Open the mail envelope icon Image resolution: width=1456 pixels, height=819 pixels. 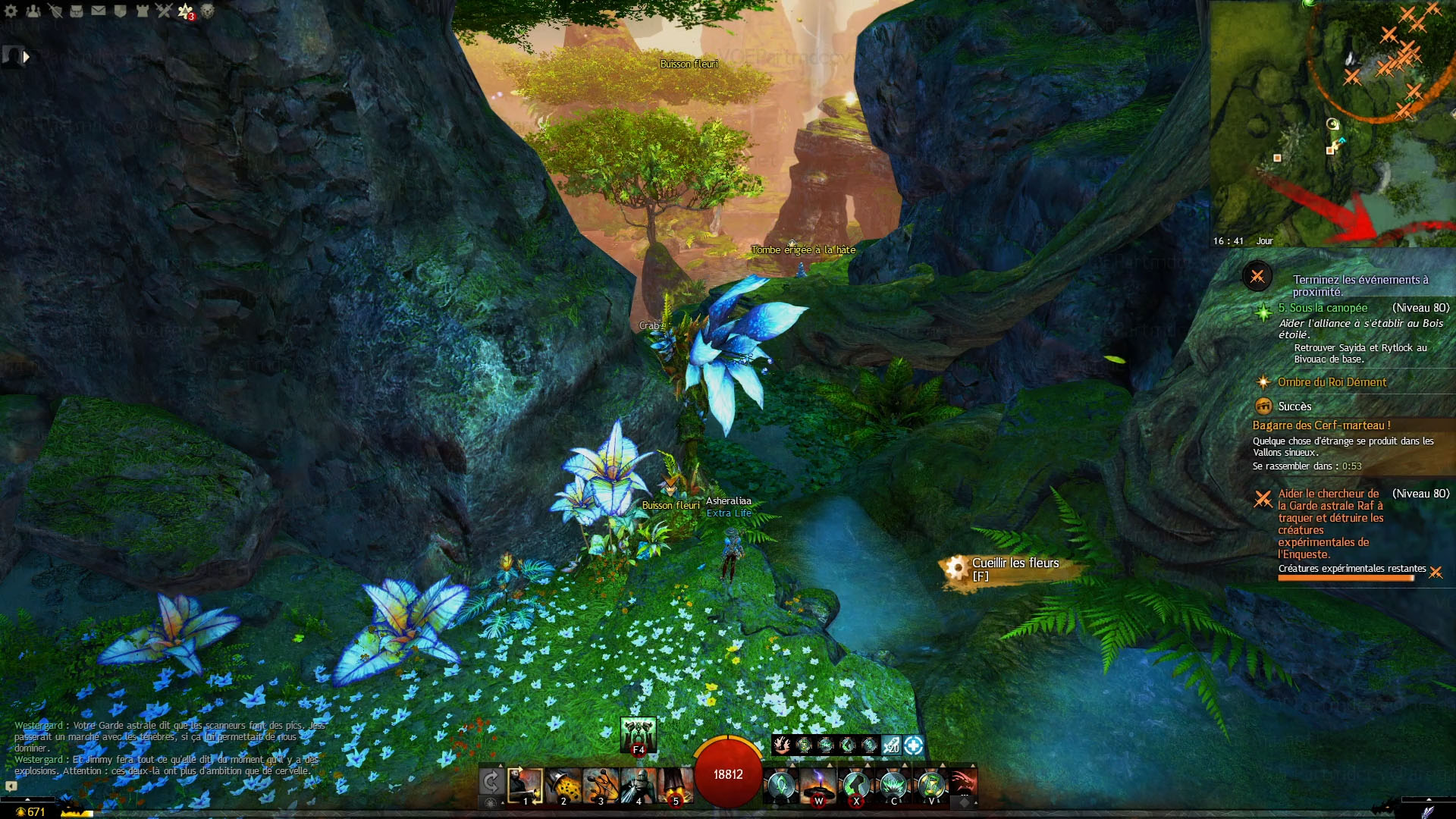click(99, 11)
